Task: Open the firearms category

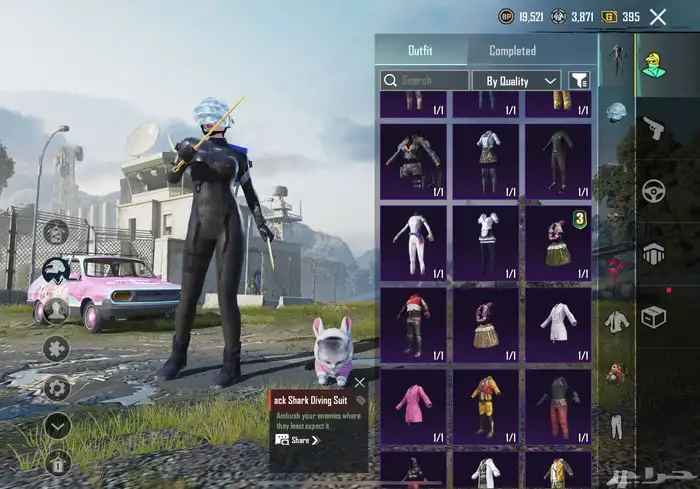Action: coord(654,128)
